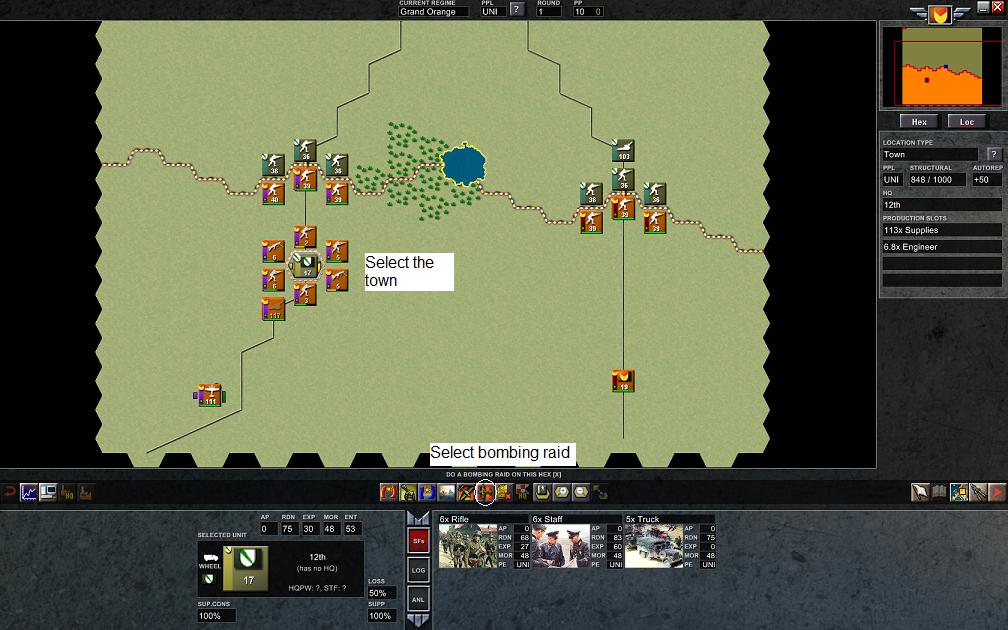This screenshot has height=630, width=1008.
Task: Select the 6x Staff subformation picture
Action: pyautogui.click(x=561, y=546)
